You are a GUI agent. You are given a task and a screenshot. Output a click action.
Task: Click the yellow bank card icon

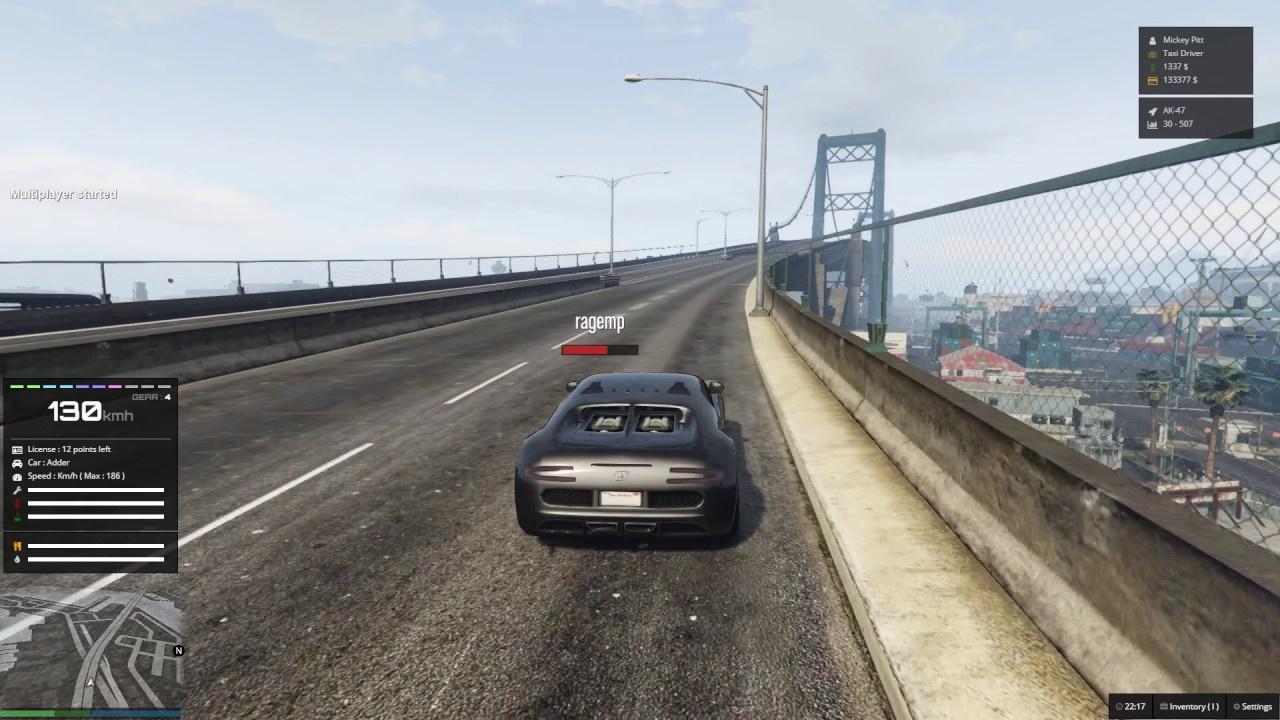coord(1152,80)
